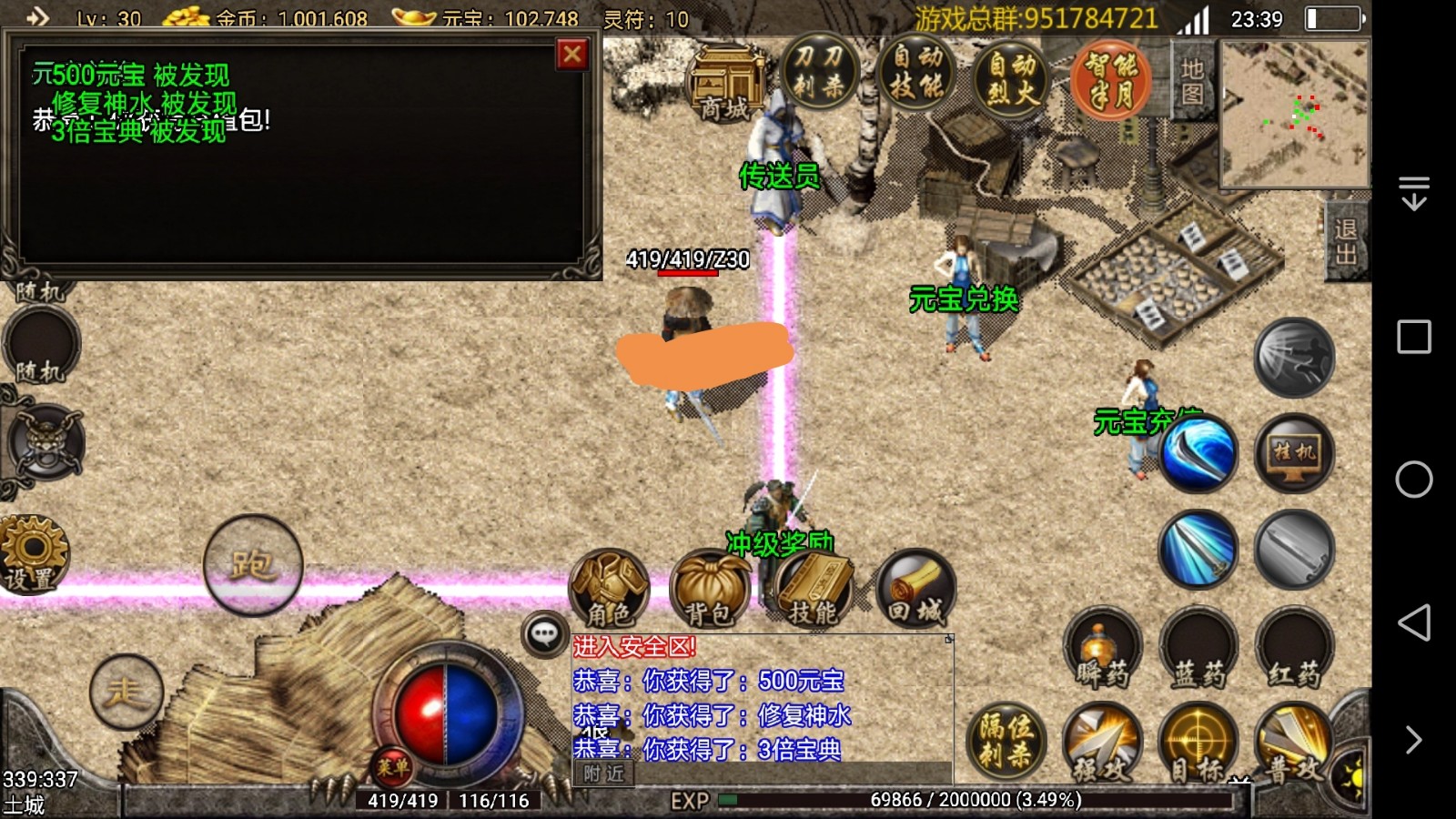Switch to 跑 run mode
Image resolution: width=1456 pixels, height=819 pixels.
252,565
